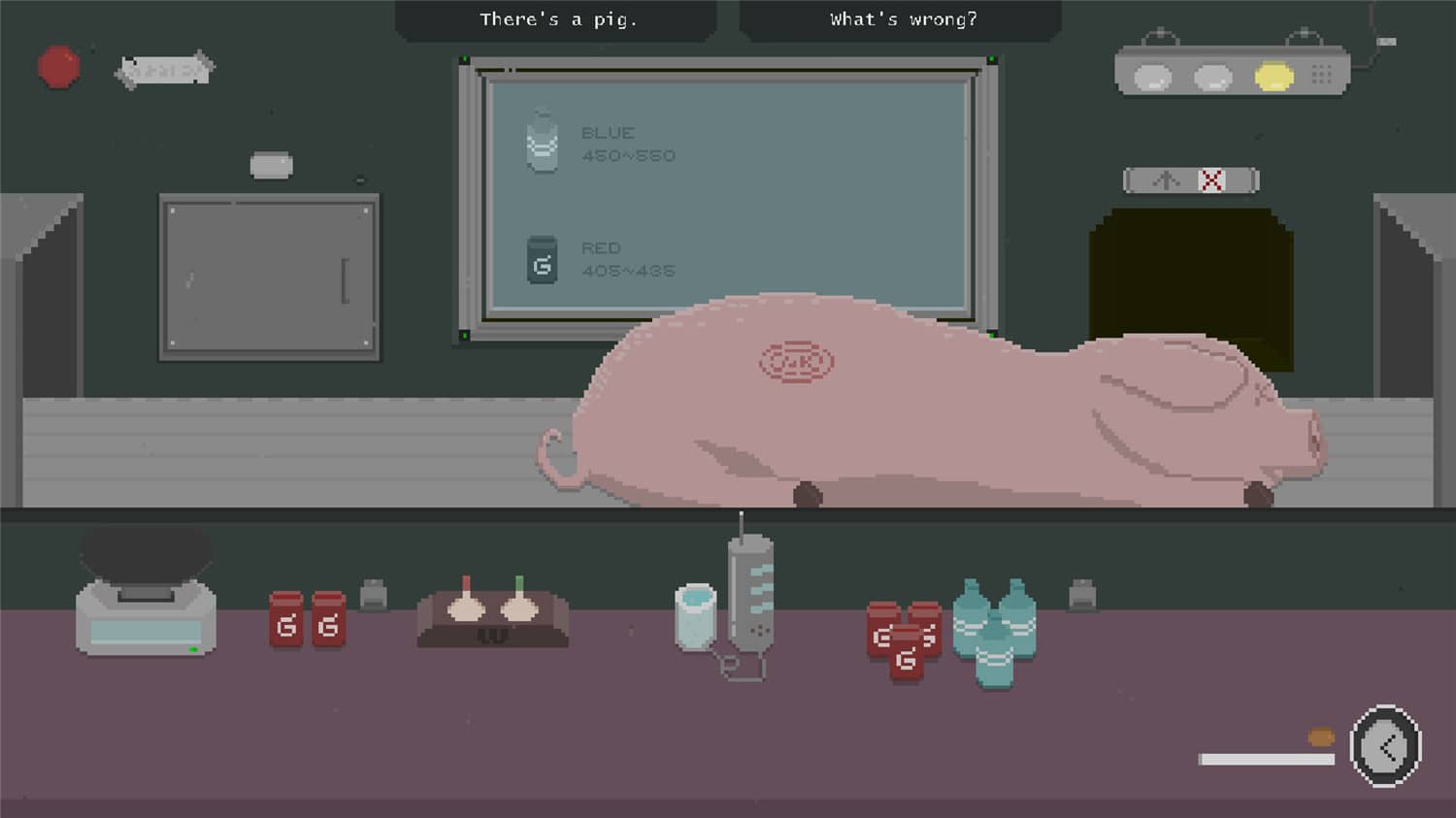
Task: Choose the up arrow approve button
Action: [1167, 180]
